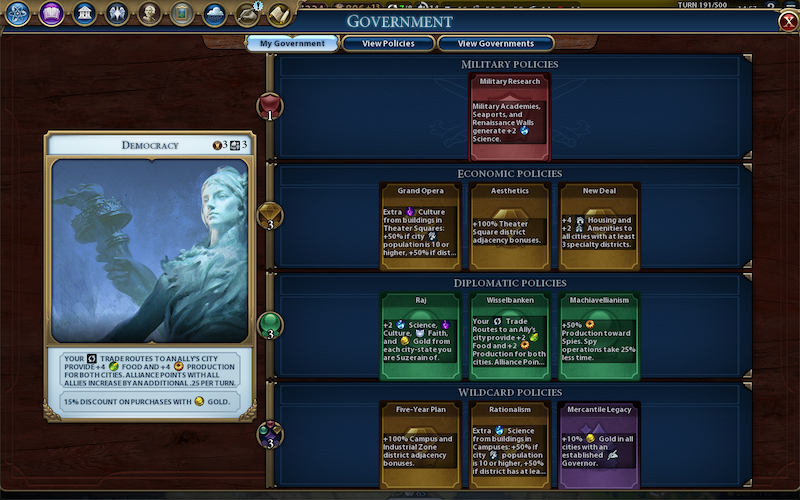Image resolution: width=800 pixels, height=500 pixels.
Task: Open the technology tree atom icon
Action: [x=18, y=14]
